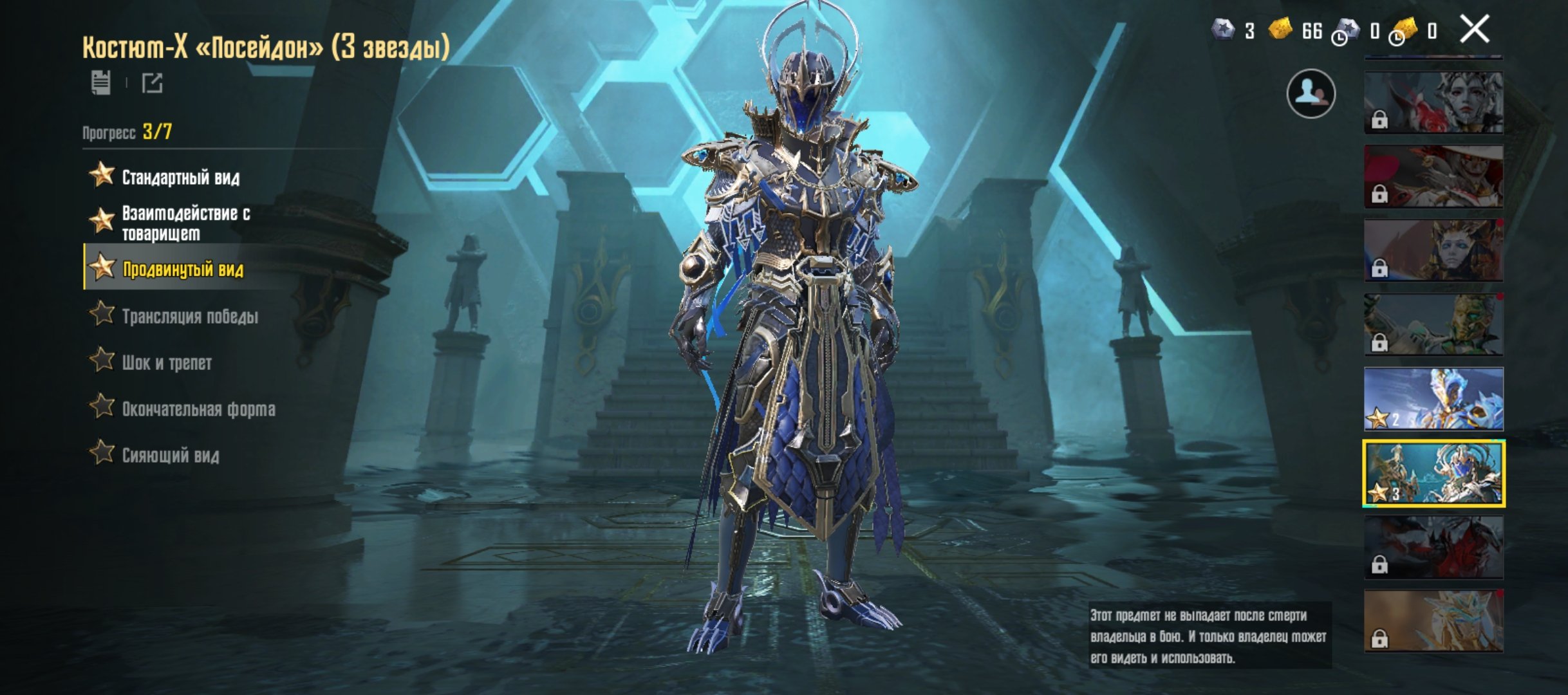Viewport: 1568px width, 695px height.
Task: Click the share arrow icon
Action: (x=153, y=83)
